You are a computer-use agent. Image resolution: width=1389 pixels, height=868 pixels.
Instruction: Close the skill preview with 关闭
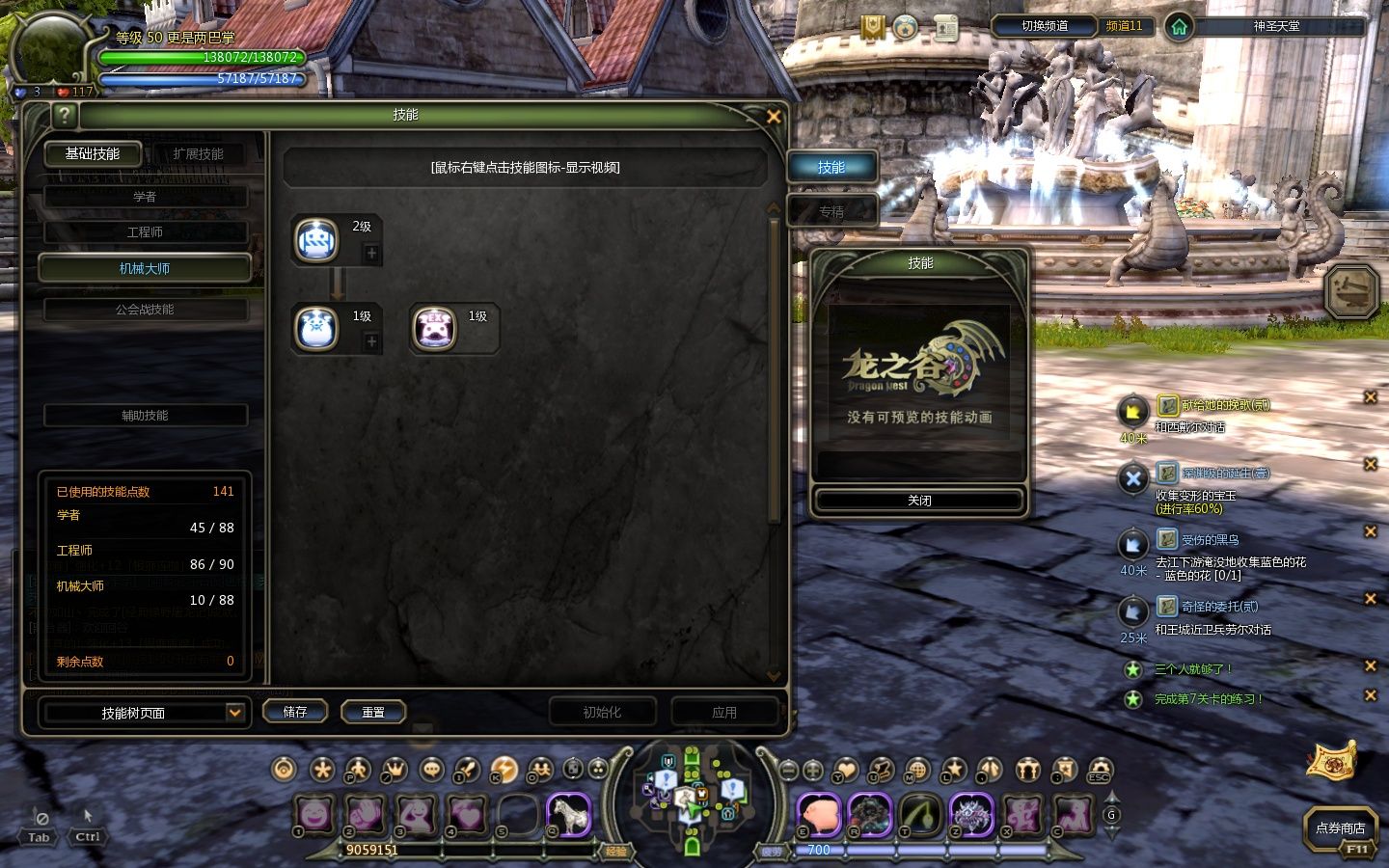[919, 501]
